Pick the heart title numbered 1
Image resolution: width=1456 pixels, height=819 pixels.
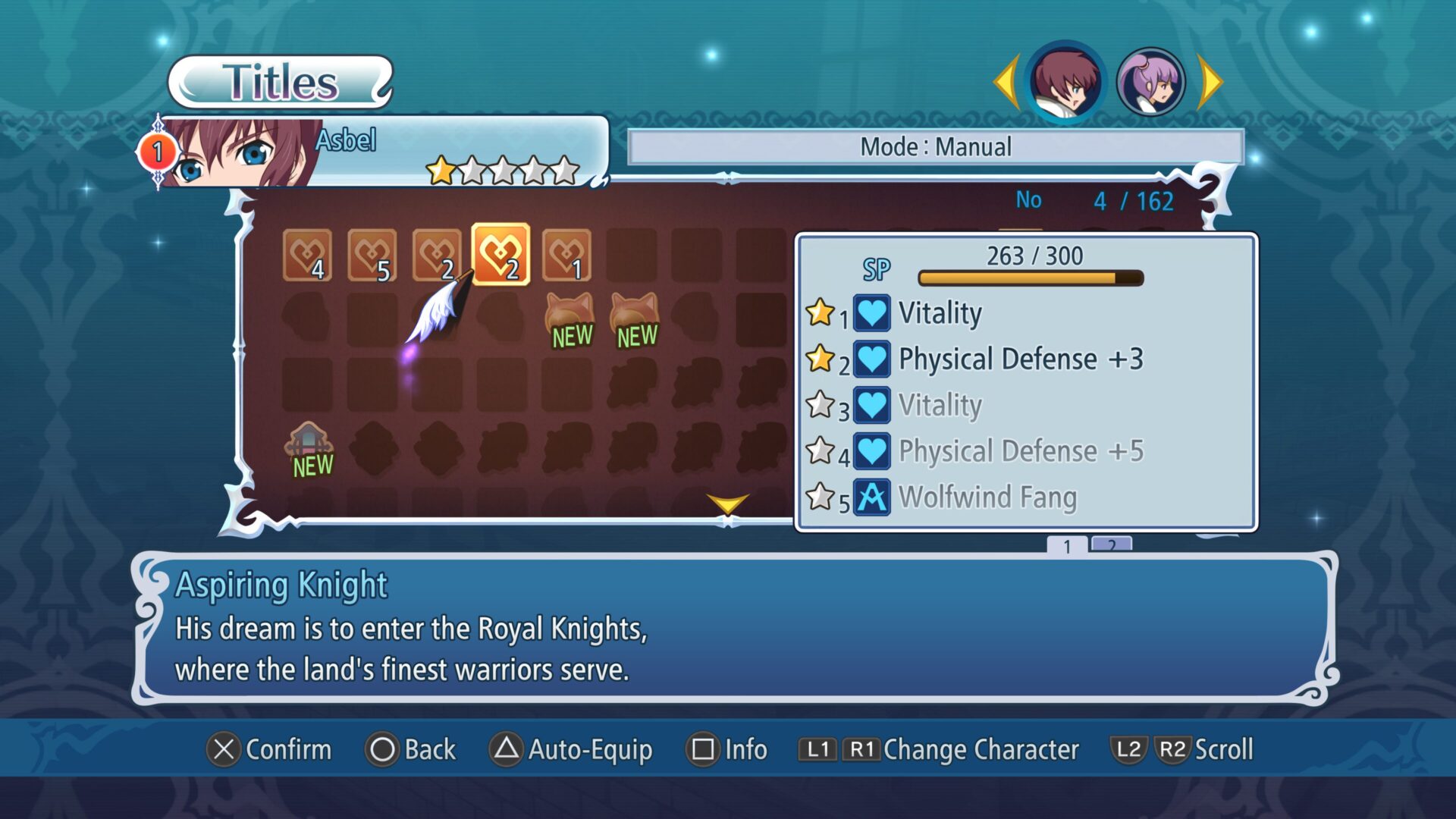566,255
